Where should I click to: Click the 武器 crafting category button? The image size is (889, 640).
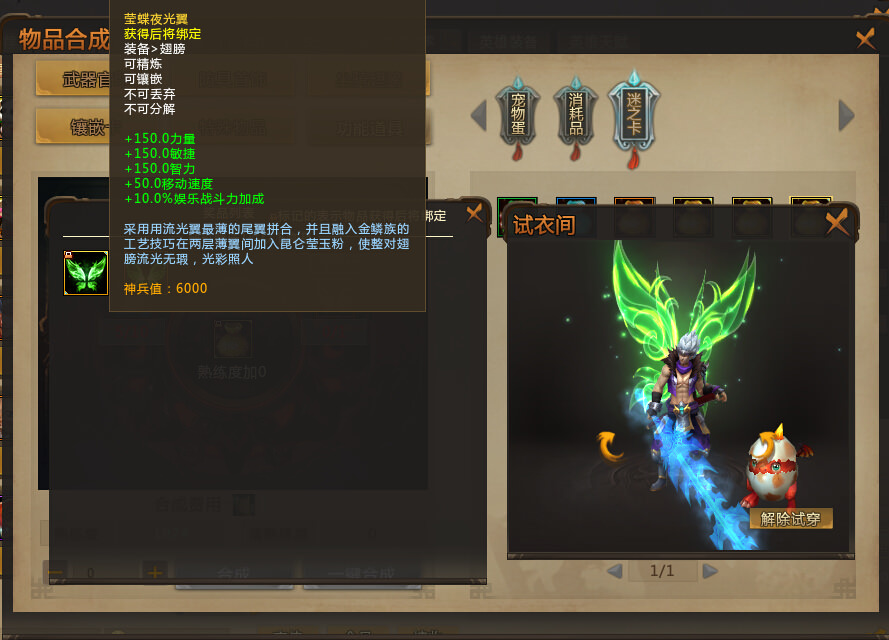click(x=72, y=79)
